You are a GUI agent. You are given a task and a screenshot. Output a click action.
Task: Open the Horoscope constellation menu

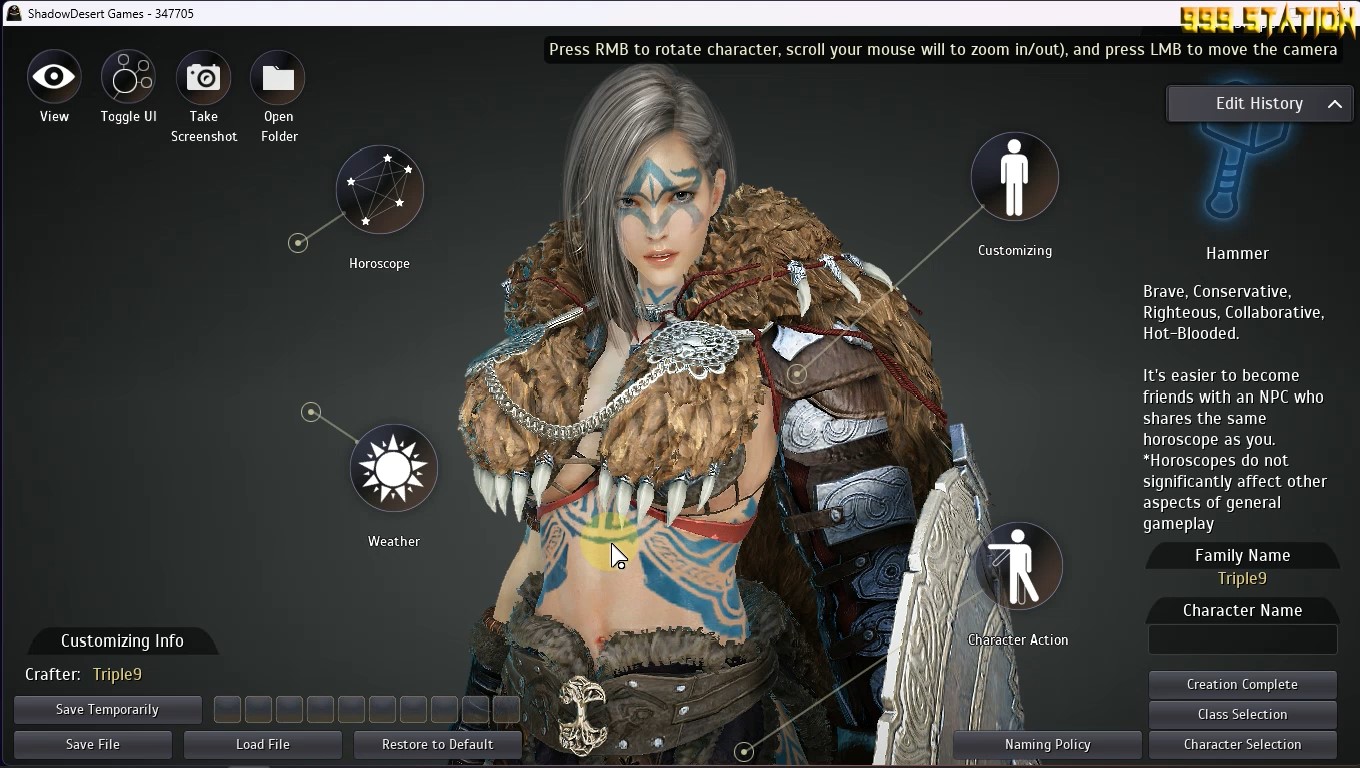coord(380,190)
